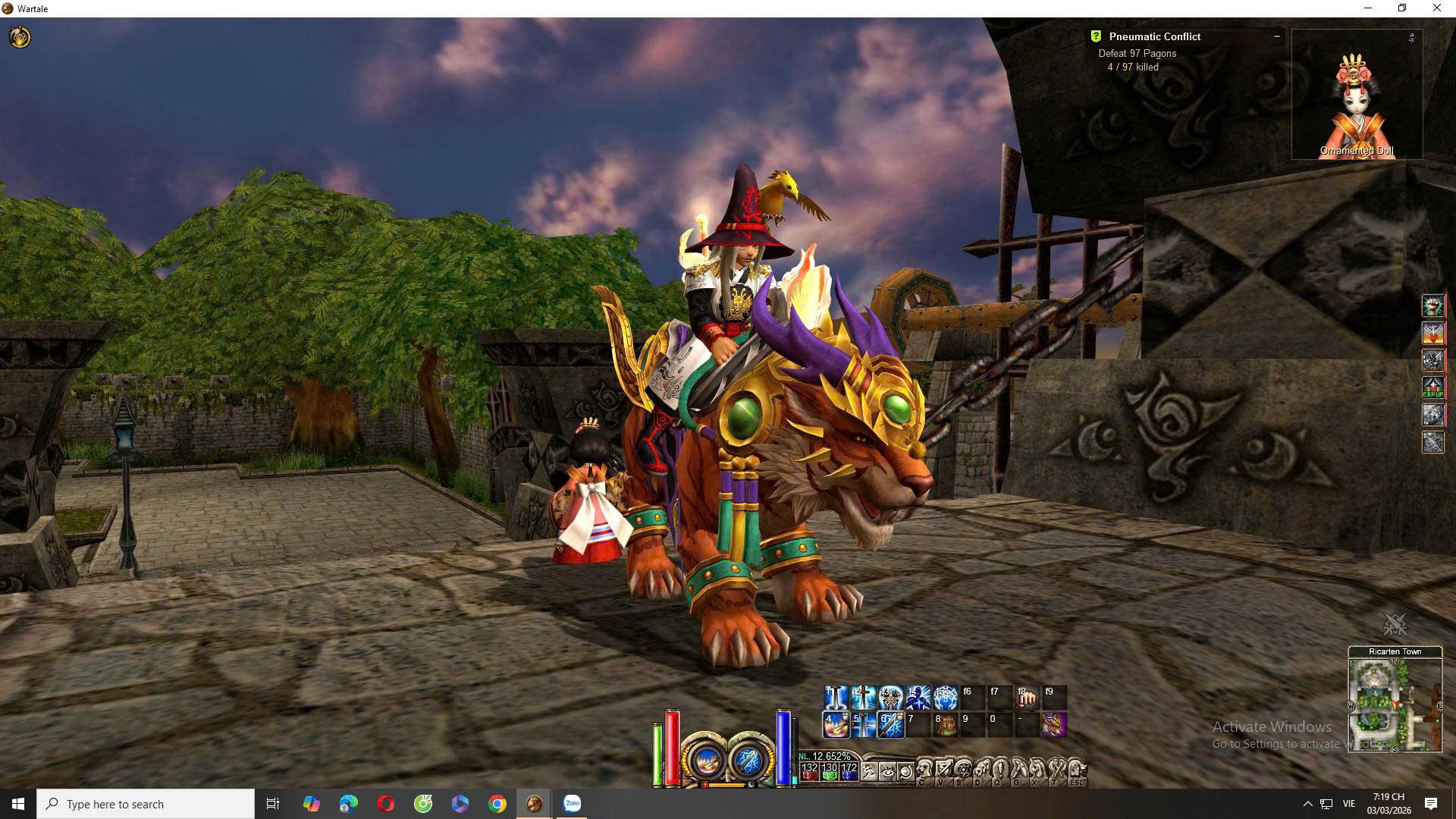This screenshot has width=1456, height=819.
Task: Select the Ornamented Doll target portrait
Action: coord(1357,95)
